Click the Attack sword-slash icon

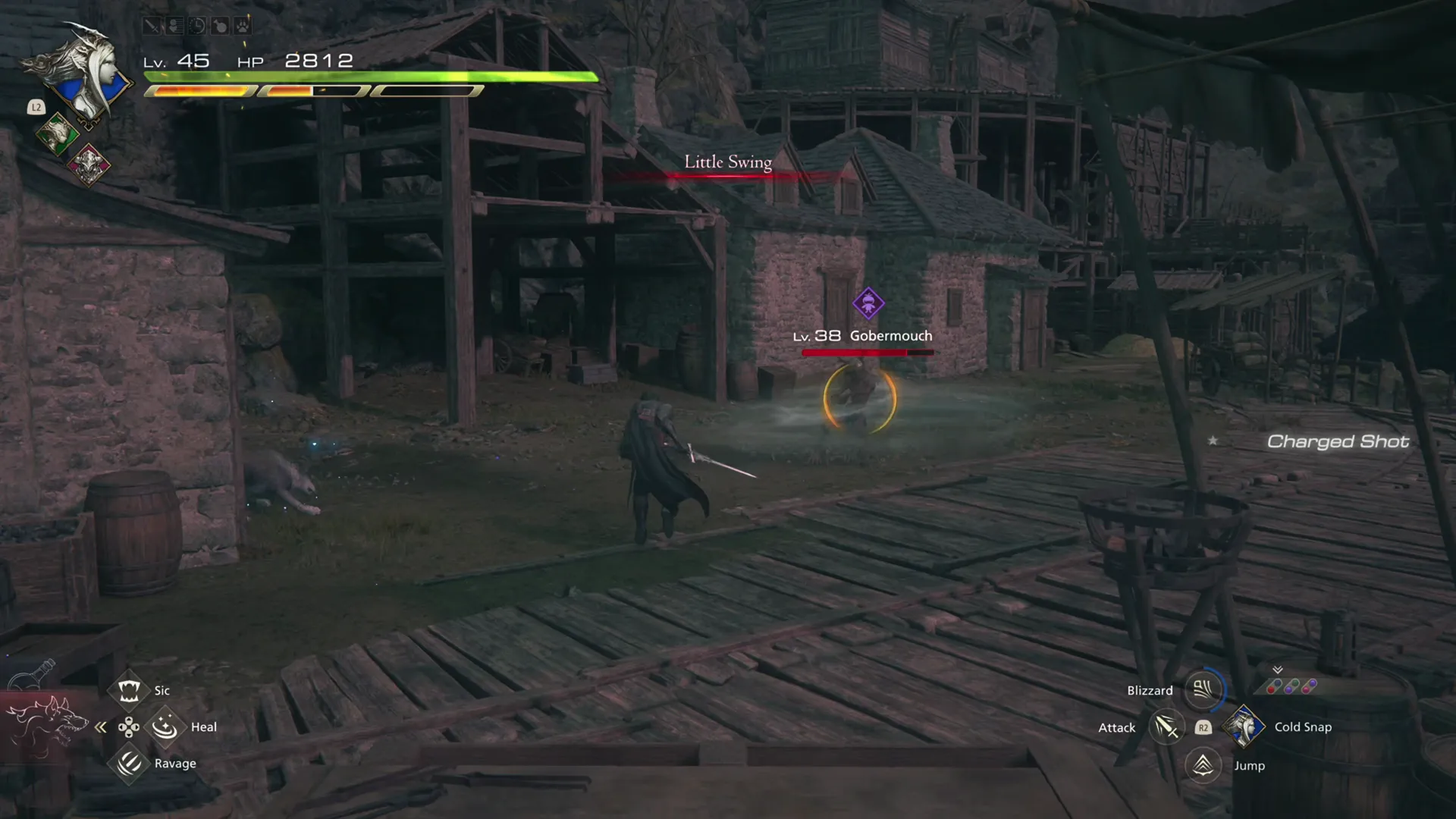point(1166,727)
